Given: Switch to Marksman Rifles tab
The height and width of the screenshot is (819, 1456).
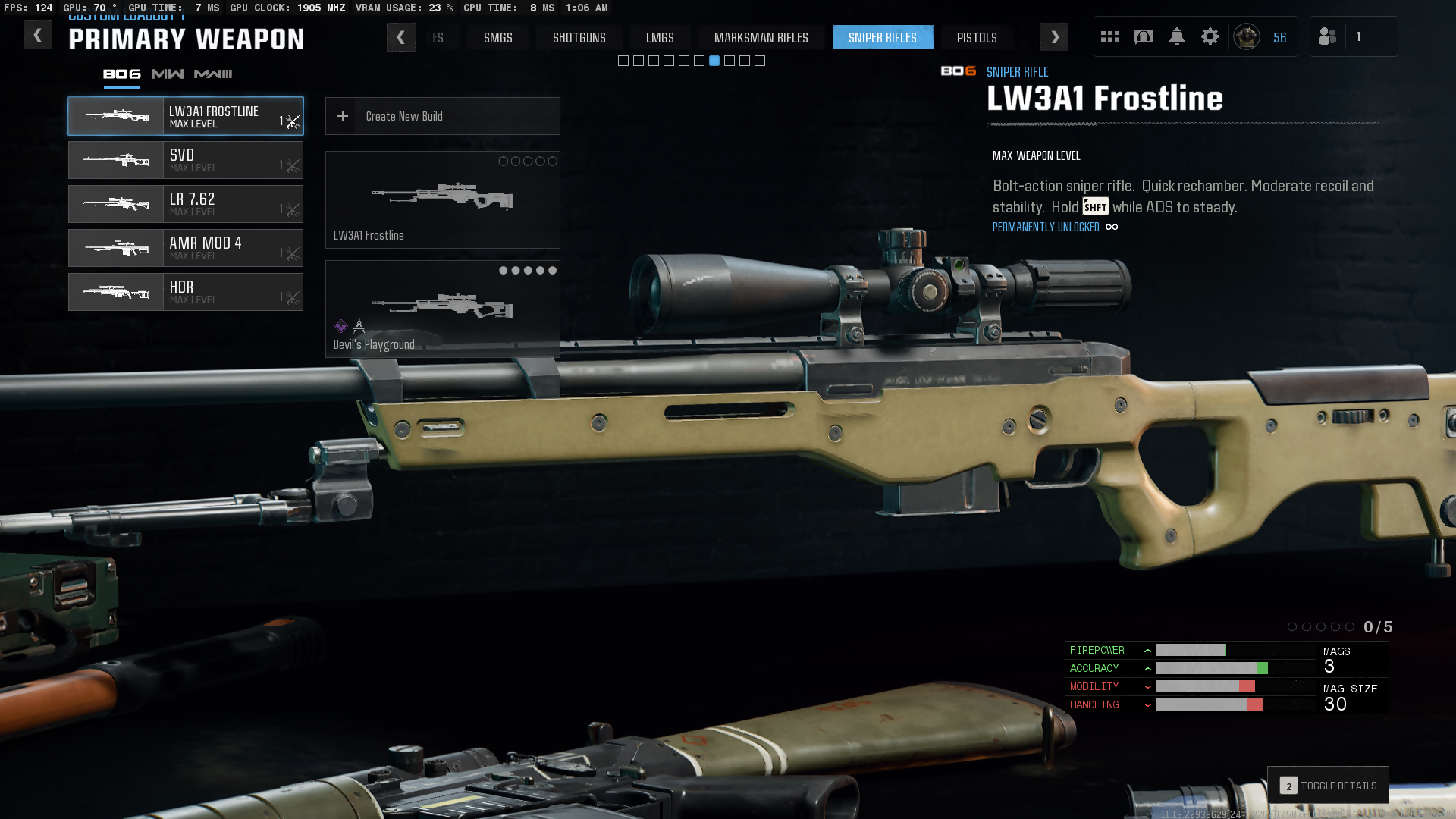Looking at the screenshot, I should [x=761, y=37].
